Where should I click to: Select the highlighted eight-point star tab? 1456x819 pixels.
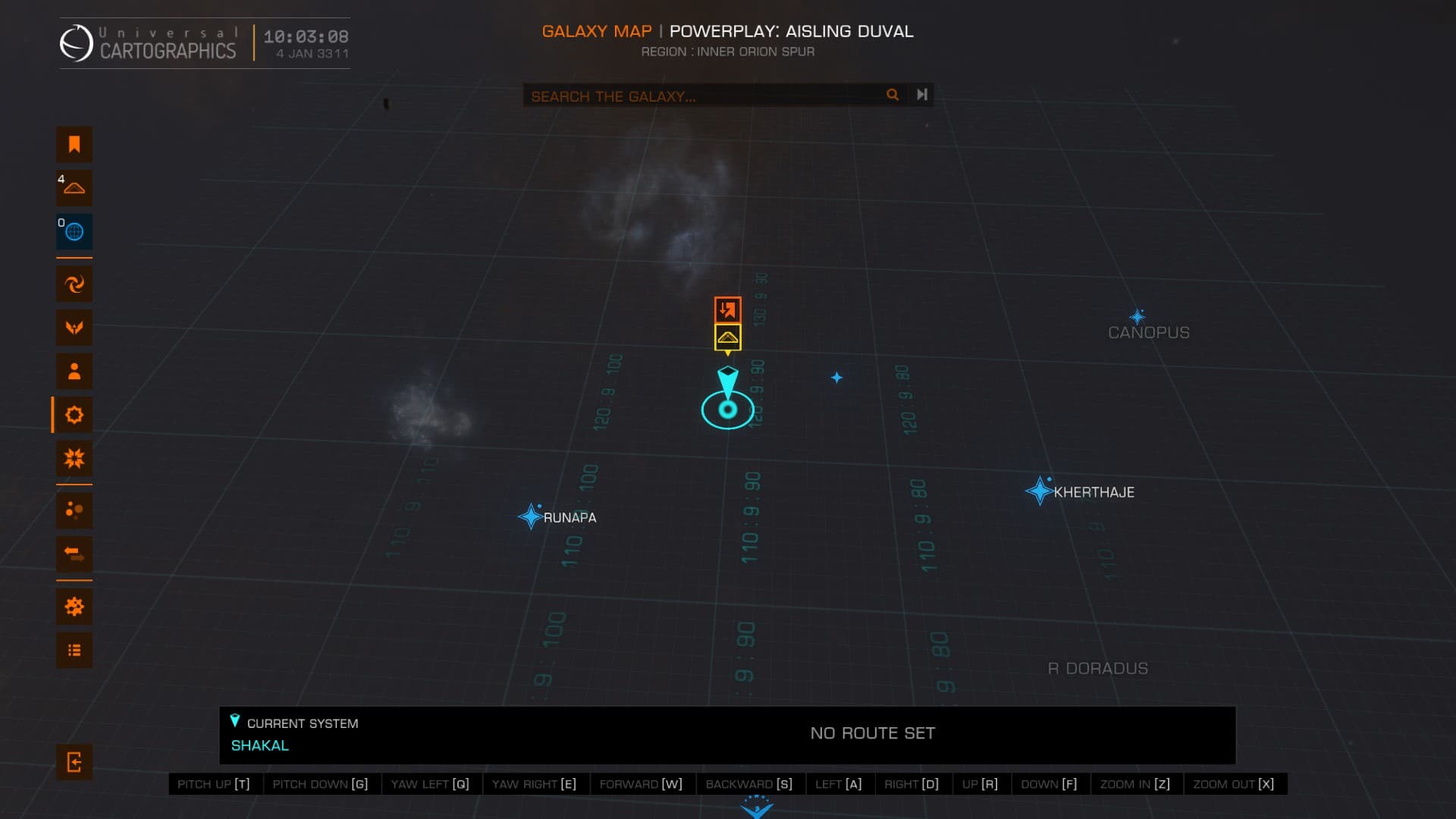[x=74, y=415]
